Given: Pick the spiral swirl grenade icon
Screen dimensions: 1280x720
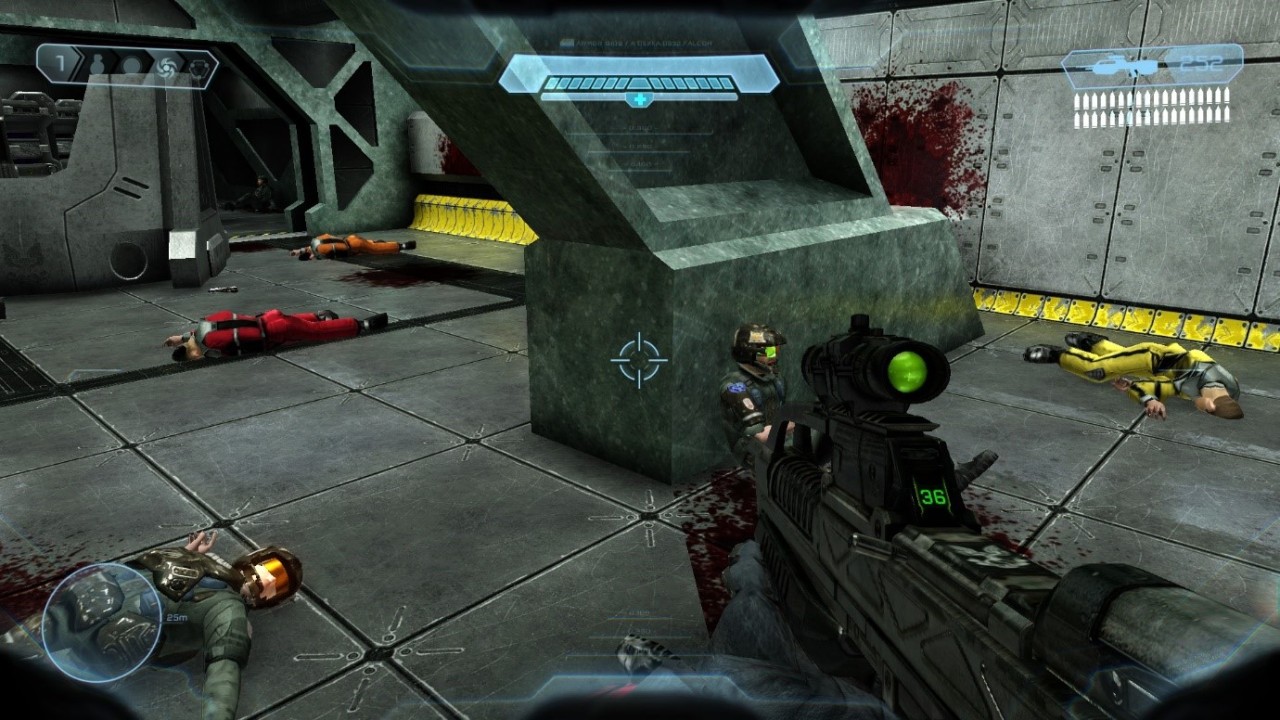Looking at the screenshot, I should pyautogui.click(x=166, y=66).
